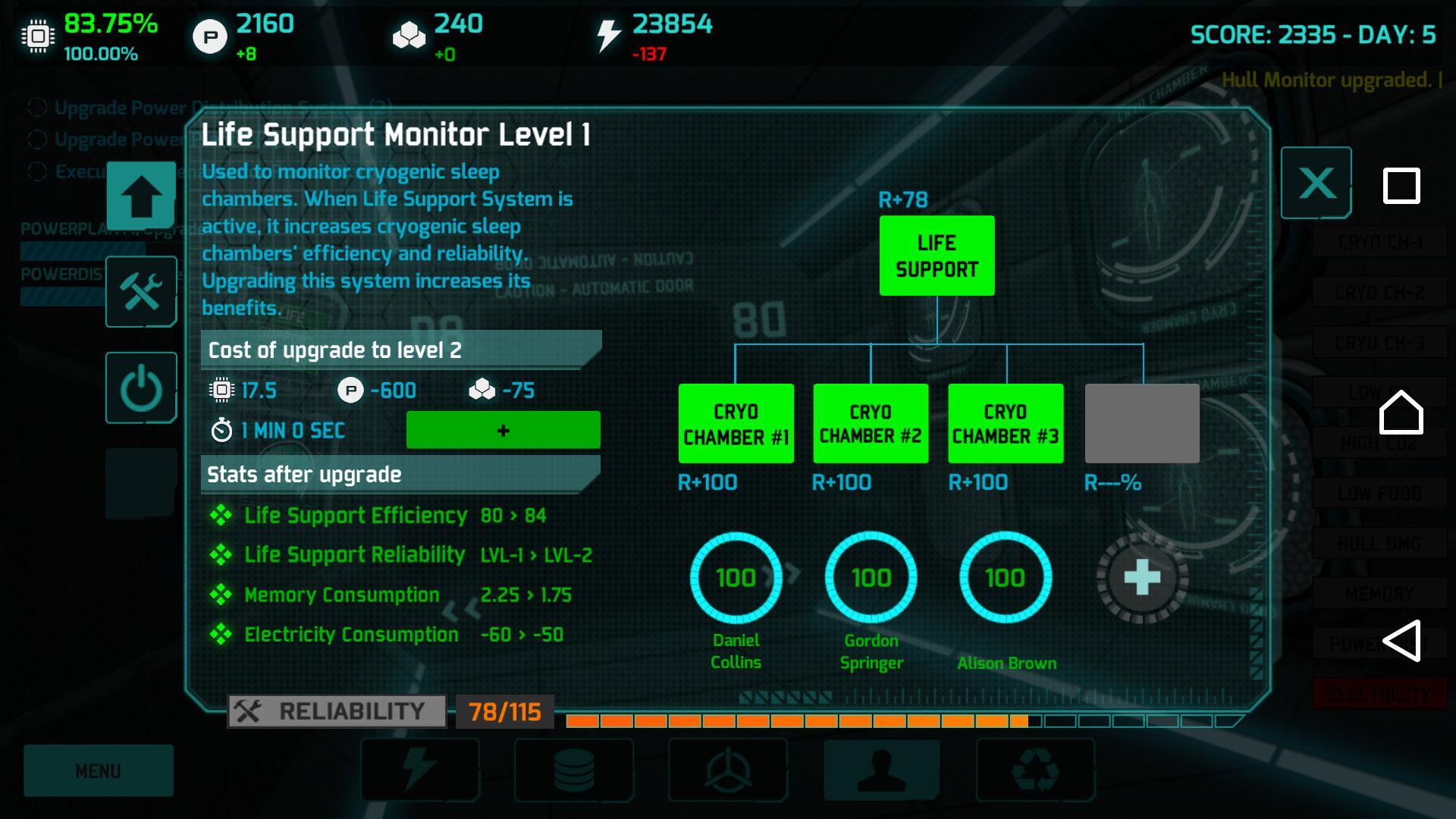Viewport: 1456px width, 819px height.
Task: Confirm upgrade with the green plus button
Action: 503,430
